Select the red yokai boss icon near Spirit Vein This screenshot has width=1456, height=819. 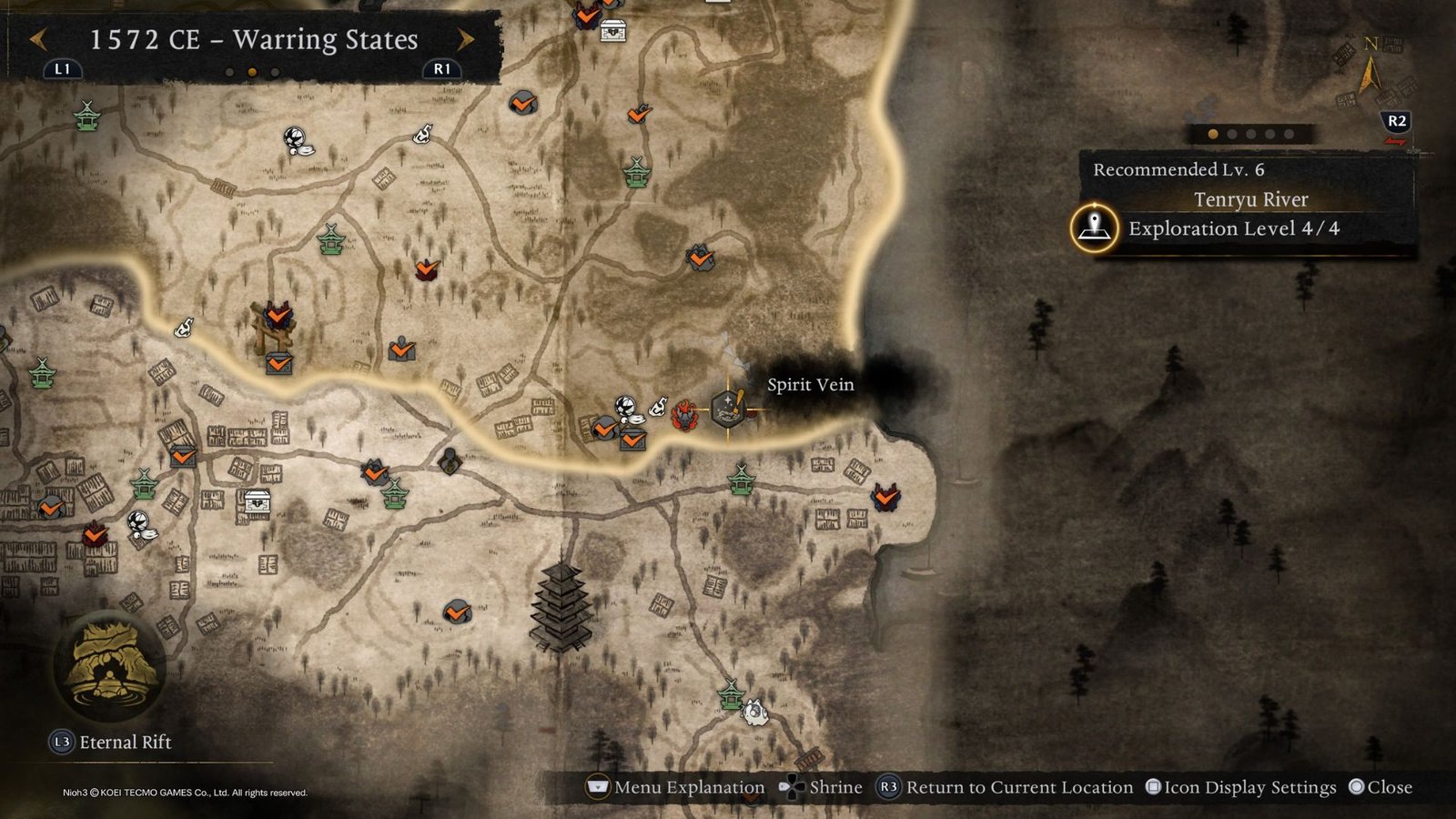(x=684, y=418)
